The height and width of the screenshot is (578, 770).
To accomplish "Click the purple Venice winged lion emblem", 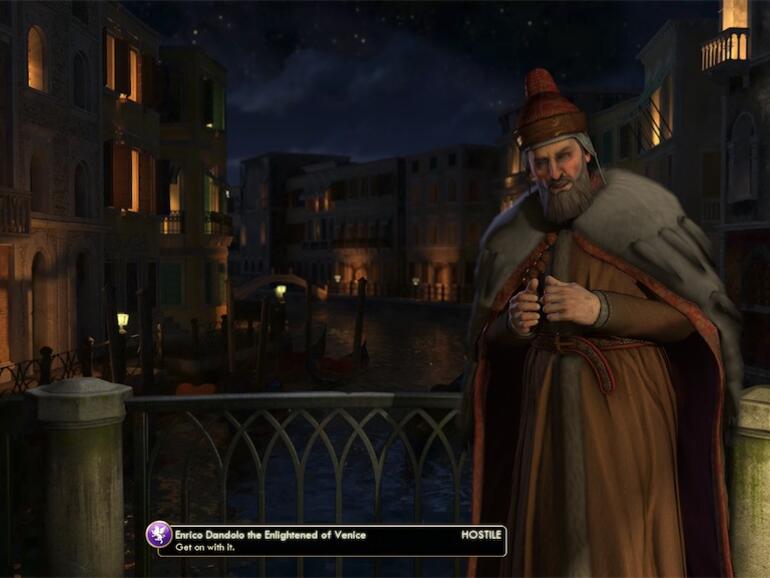I will pos(159,534).
